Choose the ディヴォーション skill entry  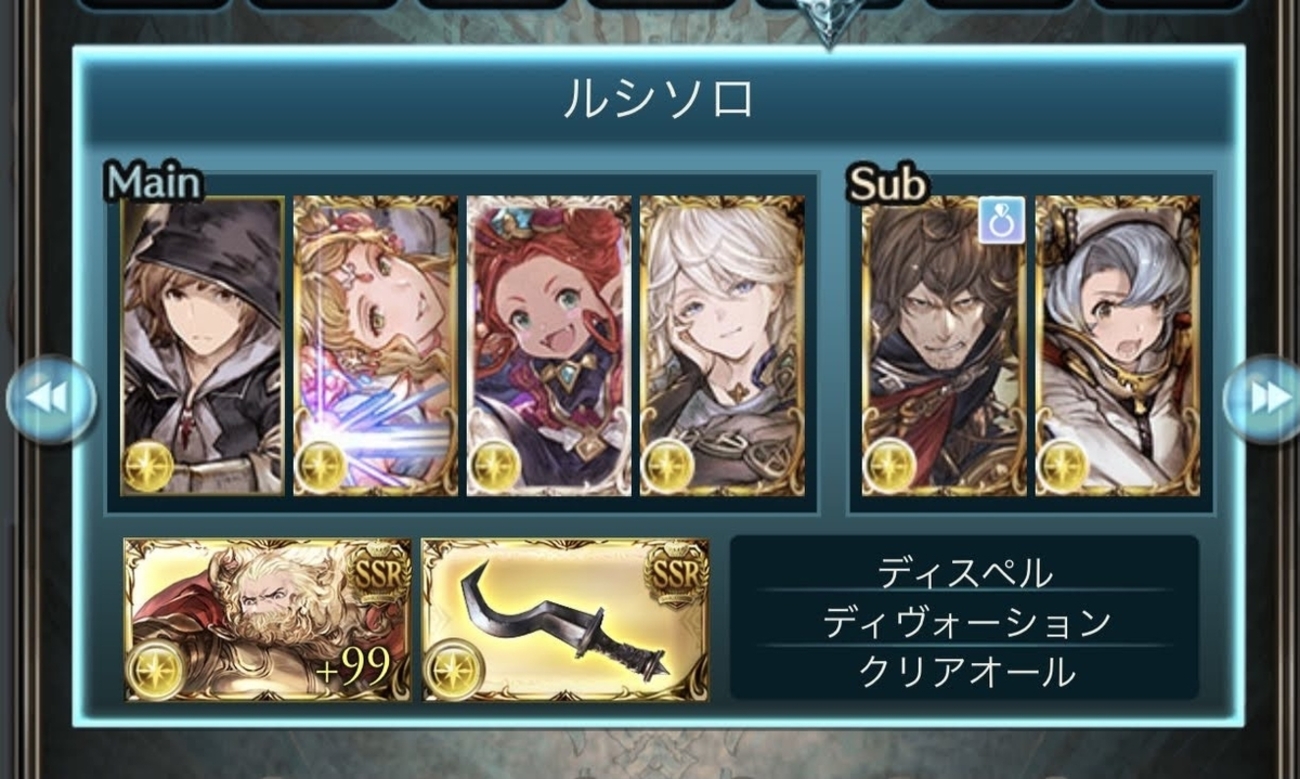click(965, 622)
